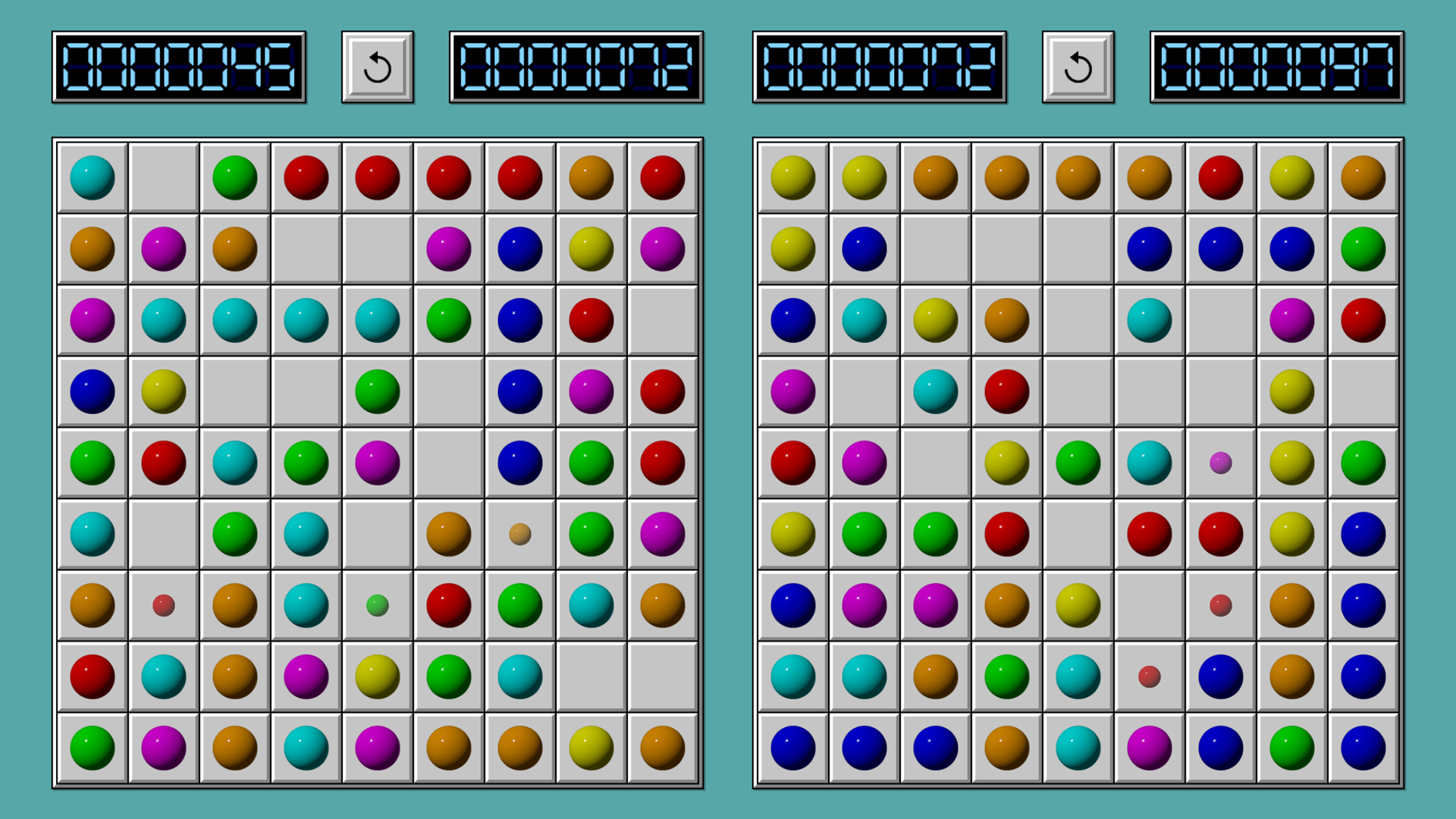The width and height of the screenshot is (1456, 819).
Task: Click the empty cell beside the yellow ball in right board's fourth row
Action: (1363, 391)
